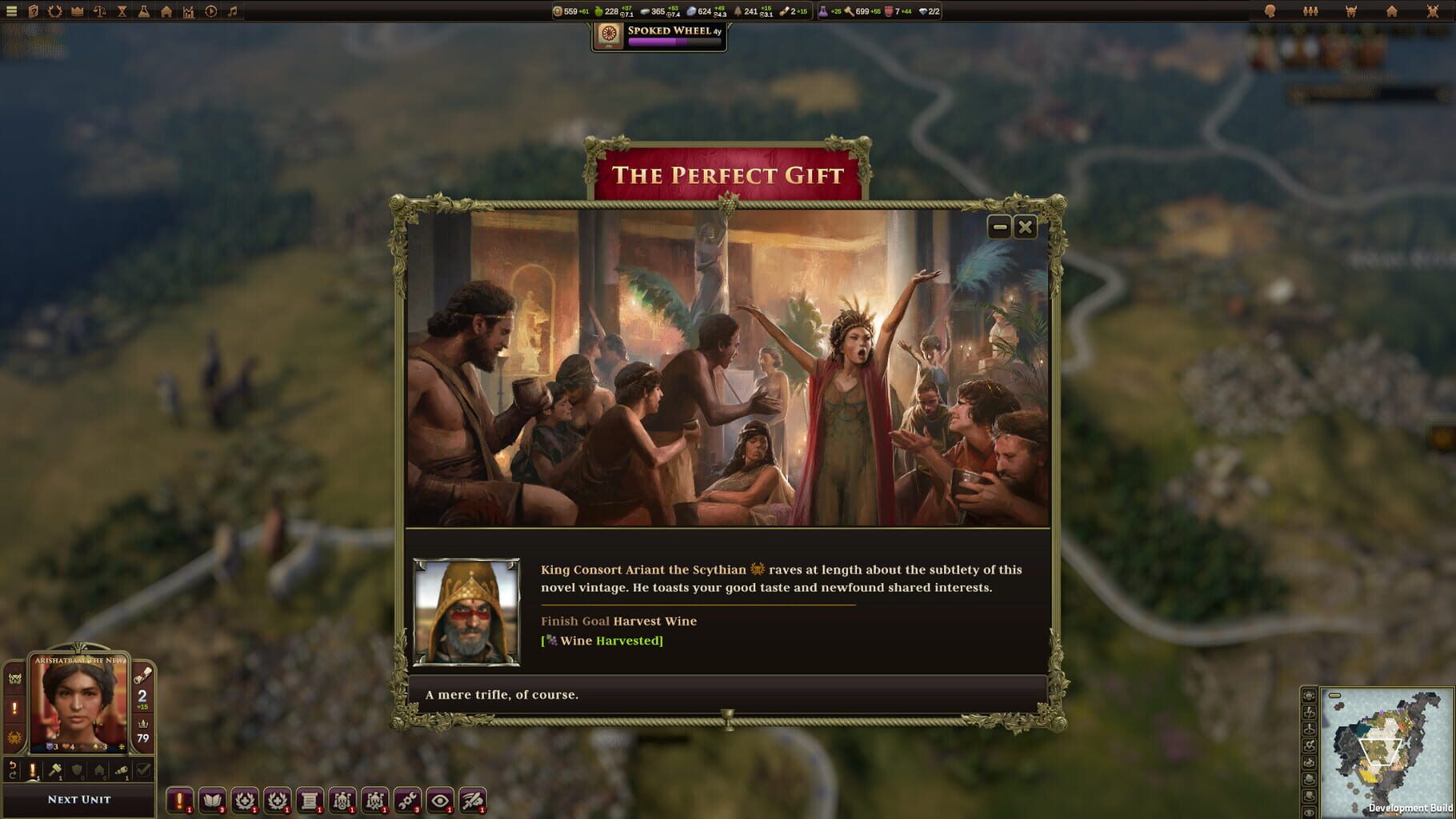Toggle the fortify shield action for the unit
The image size is (1456, 819).
coord(77,769)
